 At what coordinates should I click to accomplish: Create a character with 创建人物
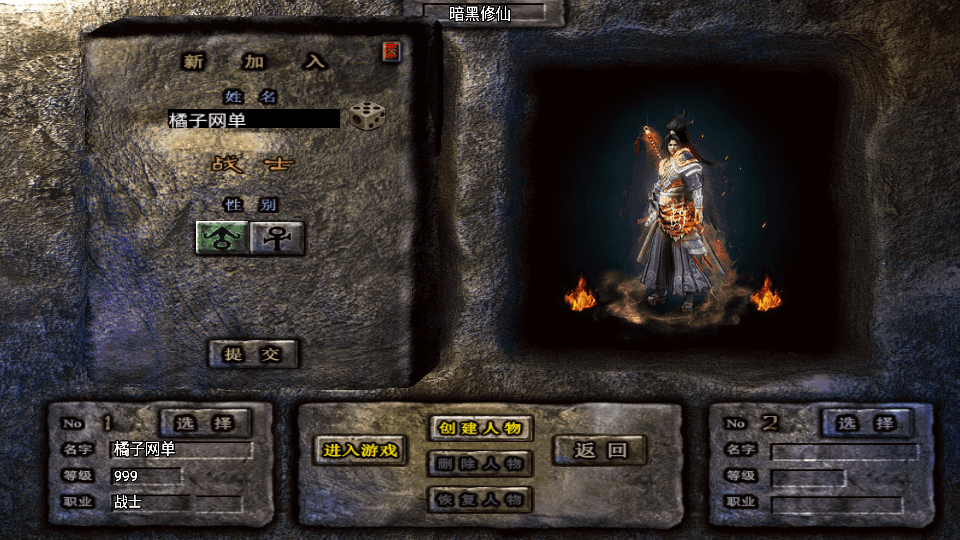480,428
